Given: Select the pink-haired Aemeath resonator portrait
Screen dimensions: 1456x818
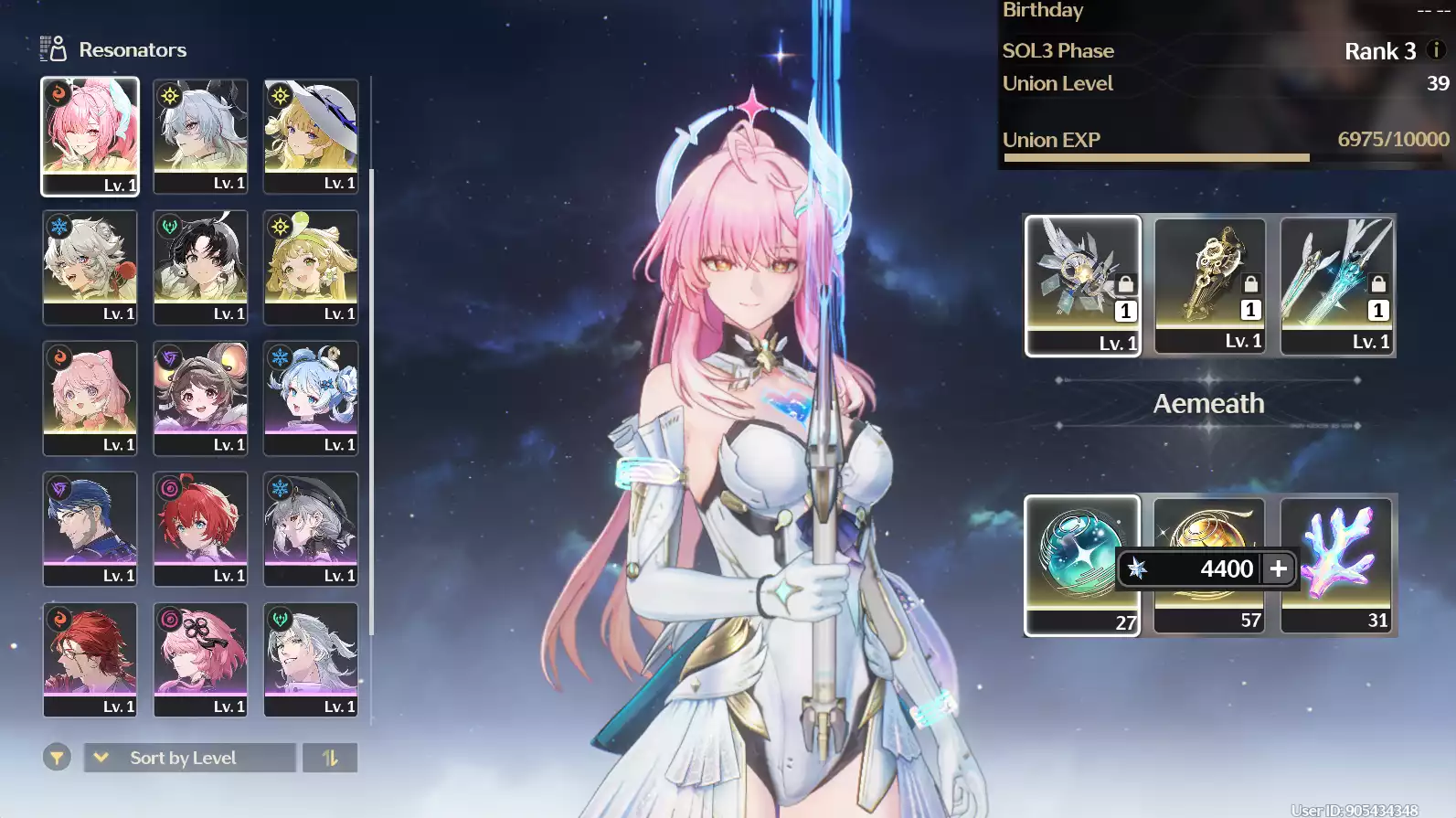Looking at the screenshot, I should click(90, 135).
